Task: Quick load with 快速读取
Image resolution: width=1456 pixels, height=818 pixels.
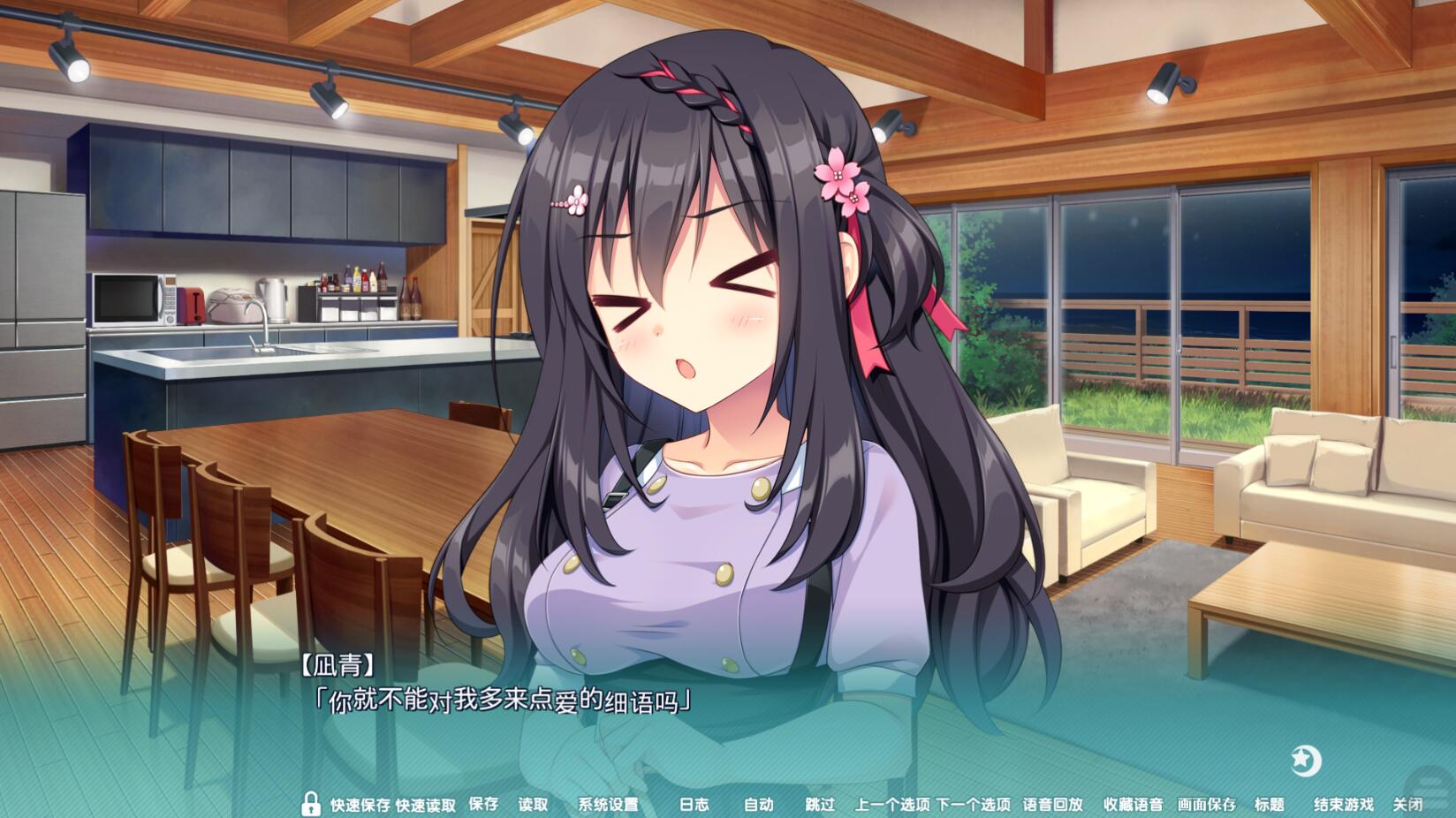Action: pyautogui.click(x=426, y=805)
